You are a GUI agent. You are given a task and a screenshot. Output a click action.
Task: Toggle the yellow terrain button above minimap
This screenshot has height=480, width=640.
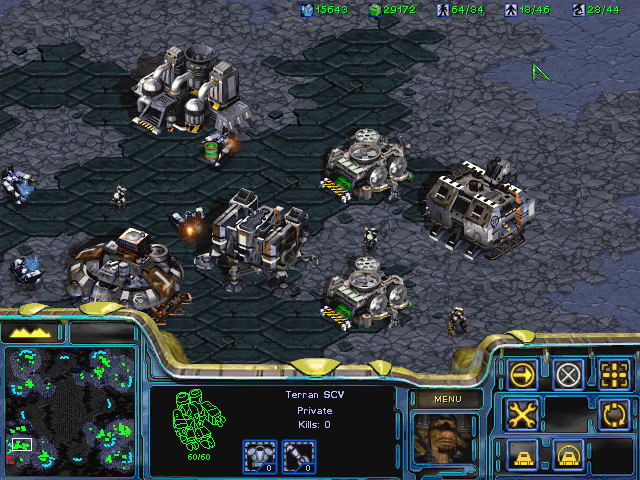coord(33,332)
